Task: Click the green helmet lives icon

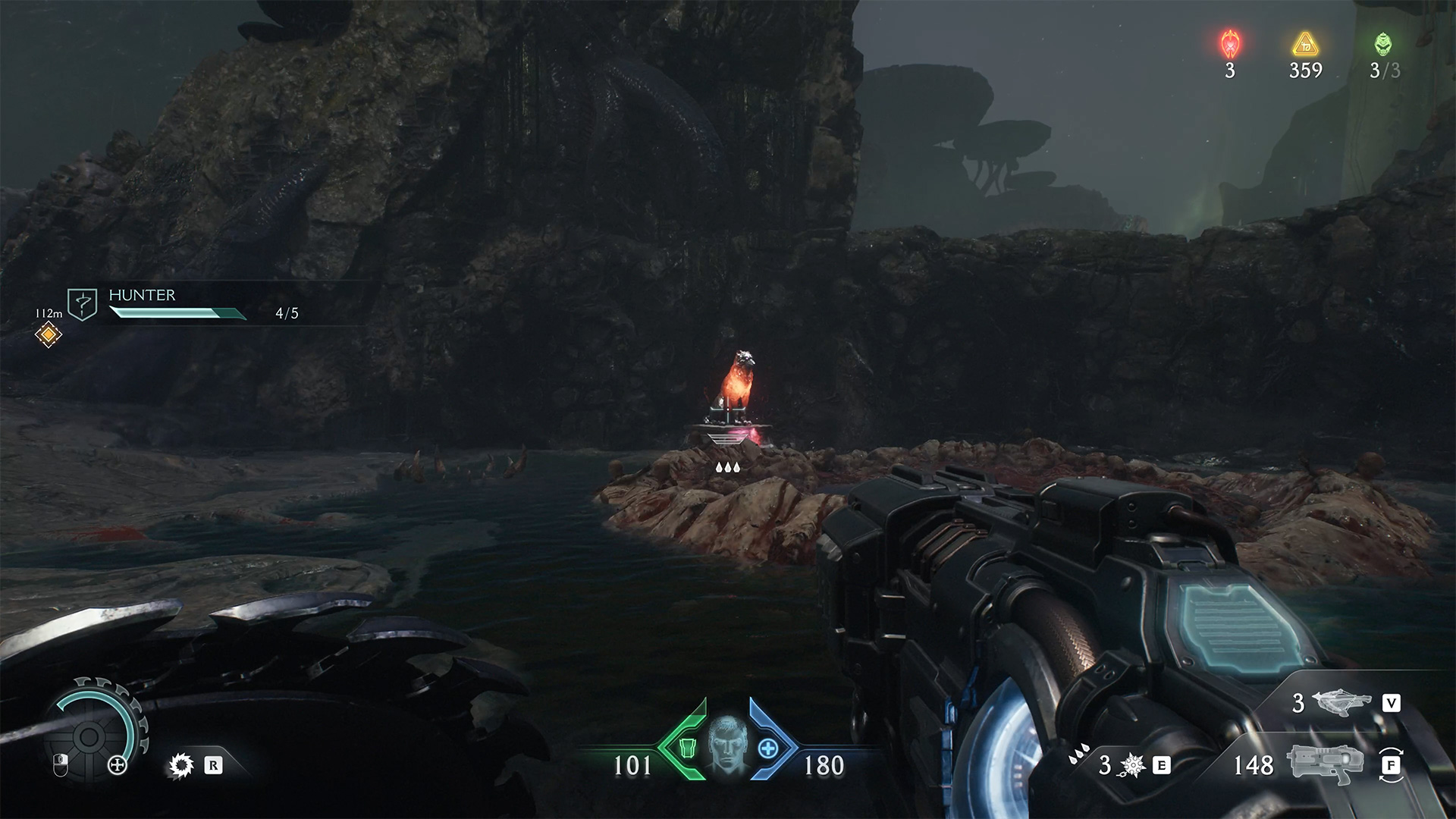Action: point(1383,45)
